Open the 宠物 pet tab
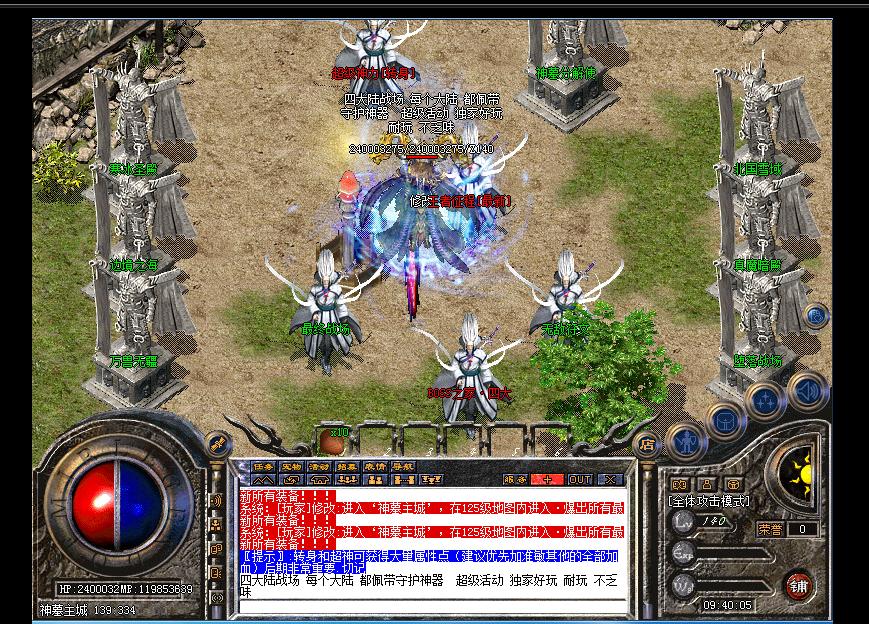Viewport: 869px width, 624px height. click(x=291, y=466)
